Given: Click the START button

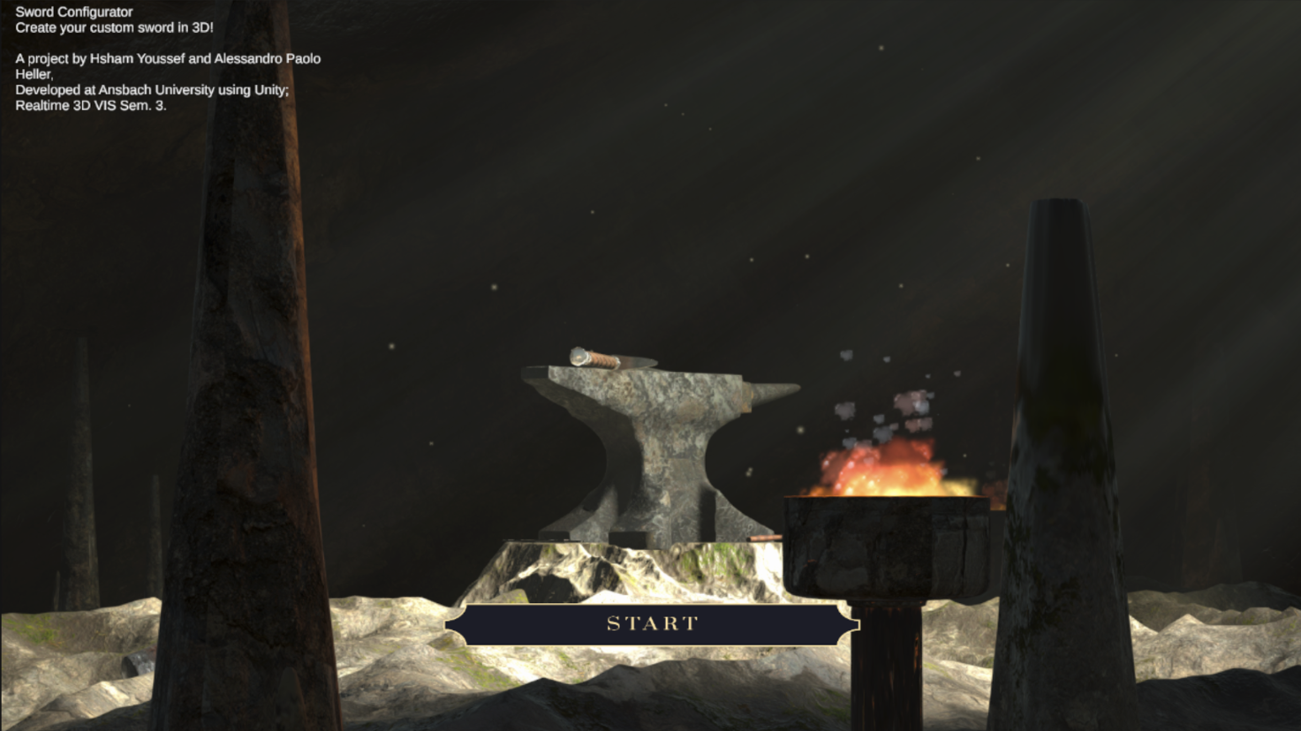Looking at the screenshot, I should coord(651,623).
